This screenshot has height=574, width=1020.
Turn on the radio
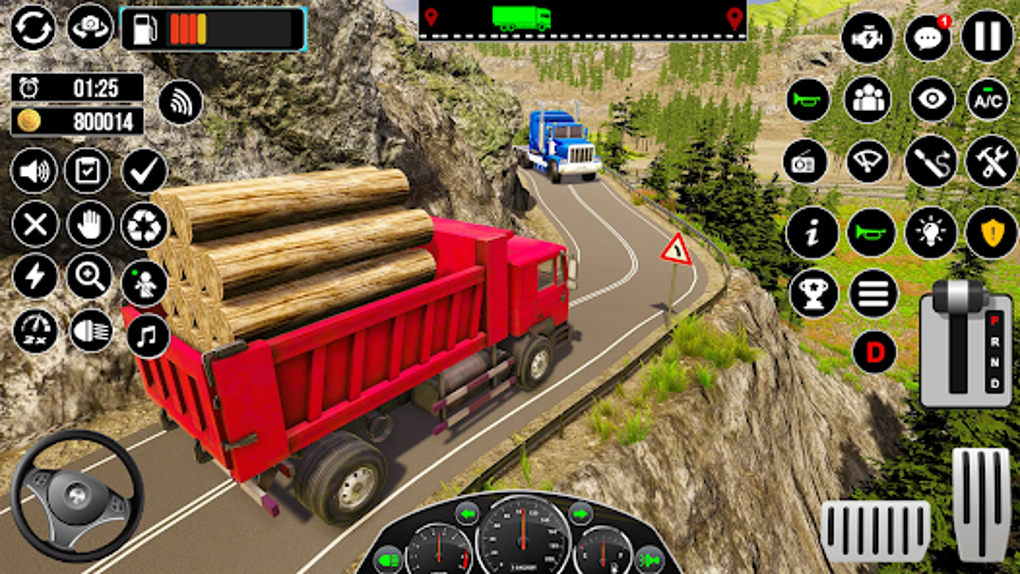805,162
